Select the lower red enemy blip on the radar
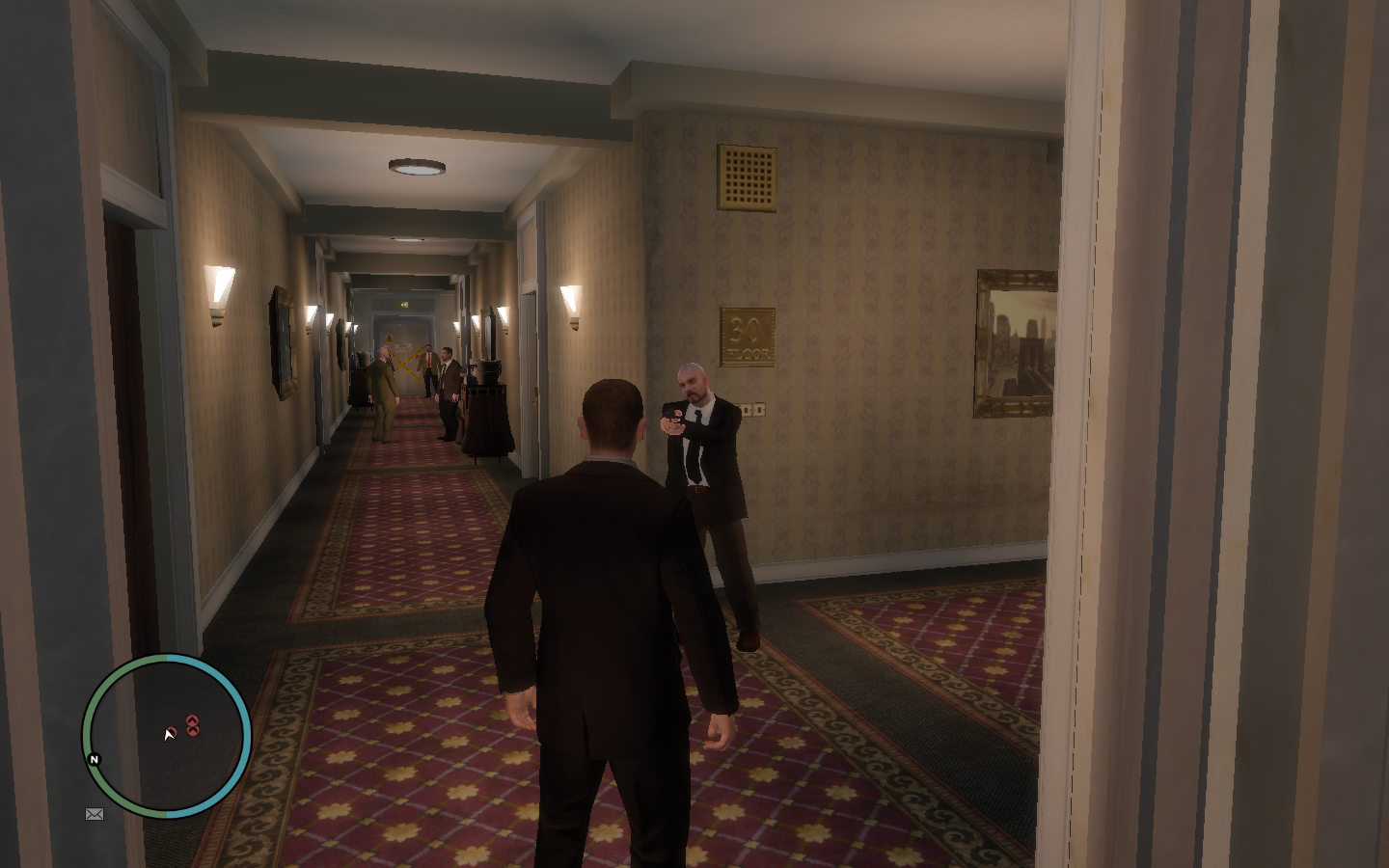The height and width of the screenshot is (868, 1389). pos(194,729)
